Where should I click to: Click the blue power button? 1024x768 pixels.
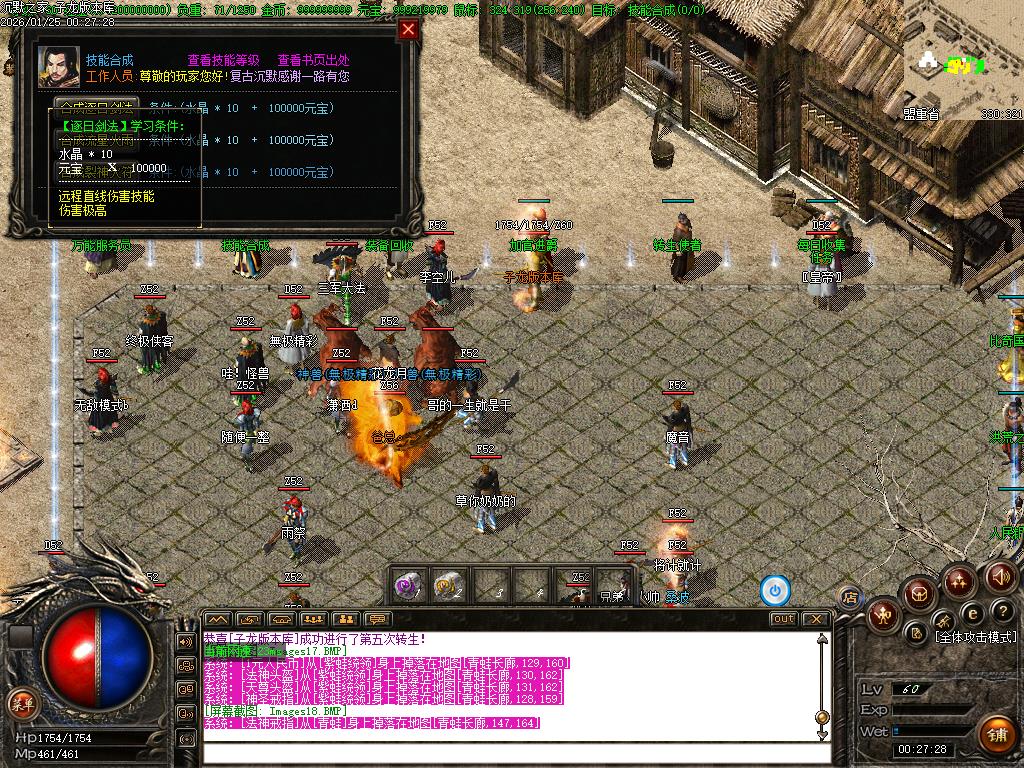point(775,590)
